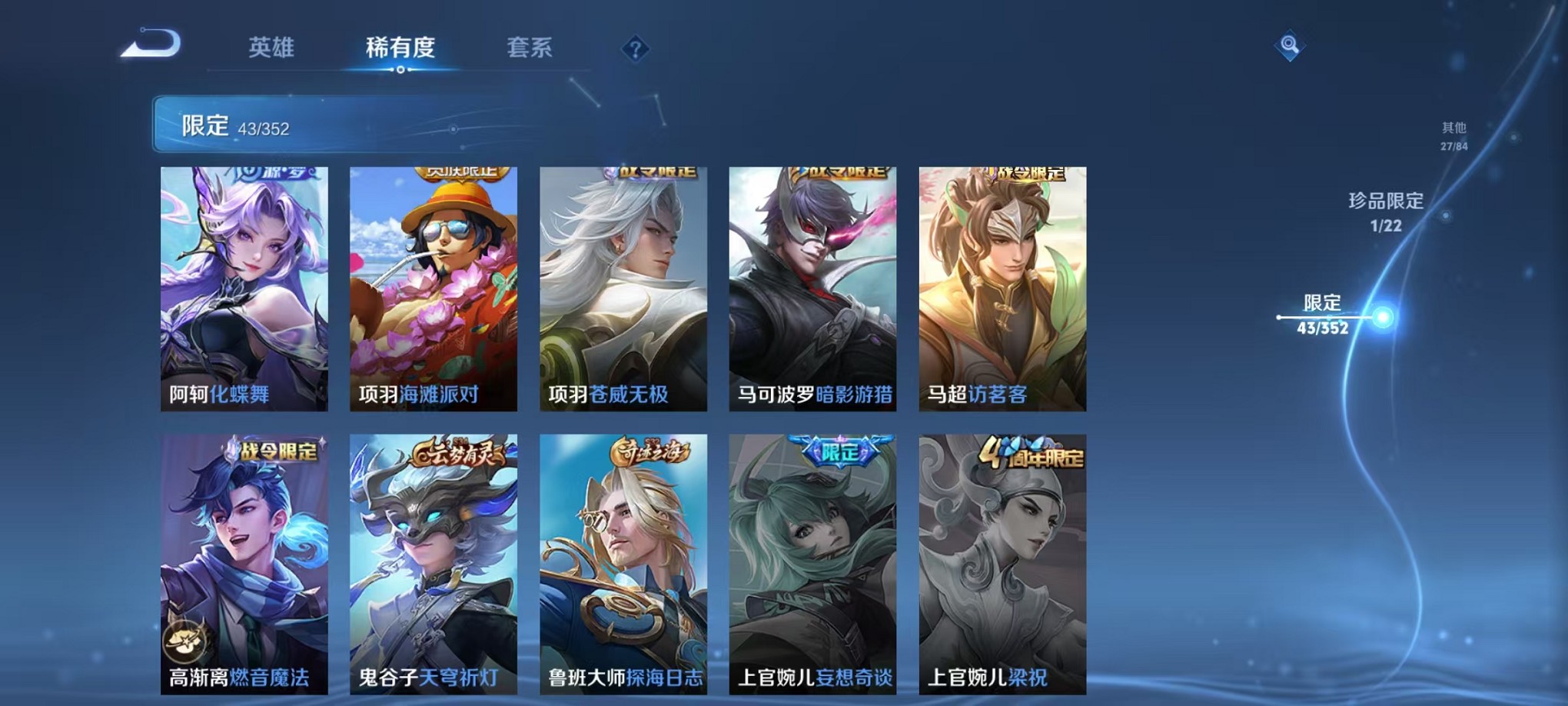The image size is (1568, 706).
Task: Open the skin search magnifier
Action: click(x=1290, y=46)
